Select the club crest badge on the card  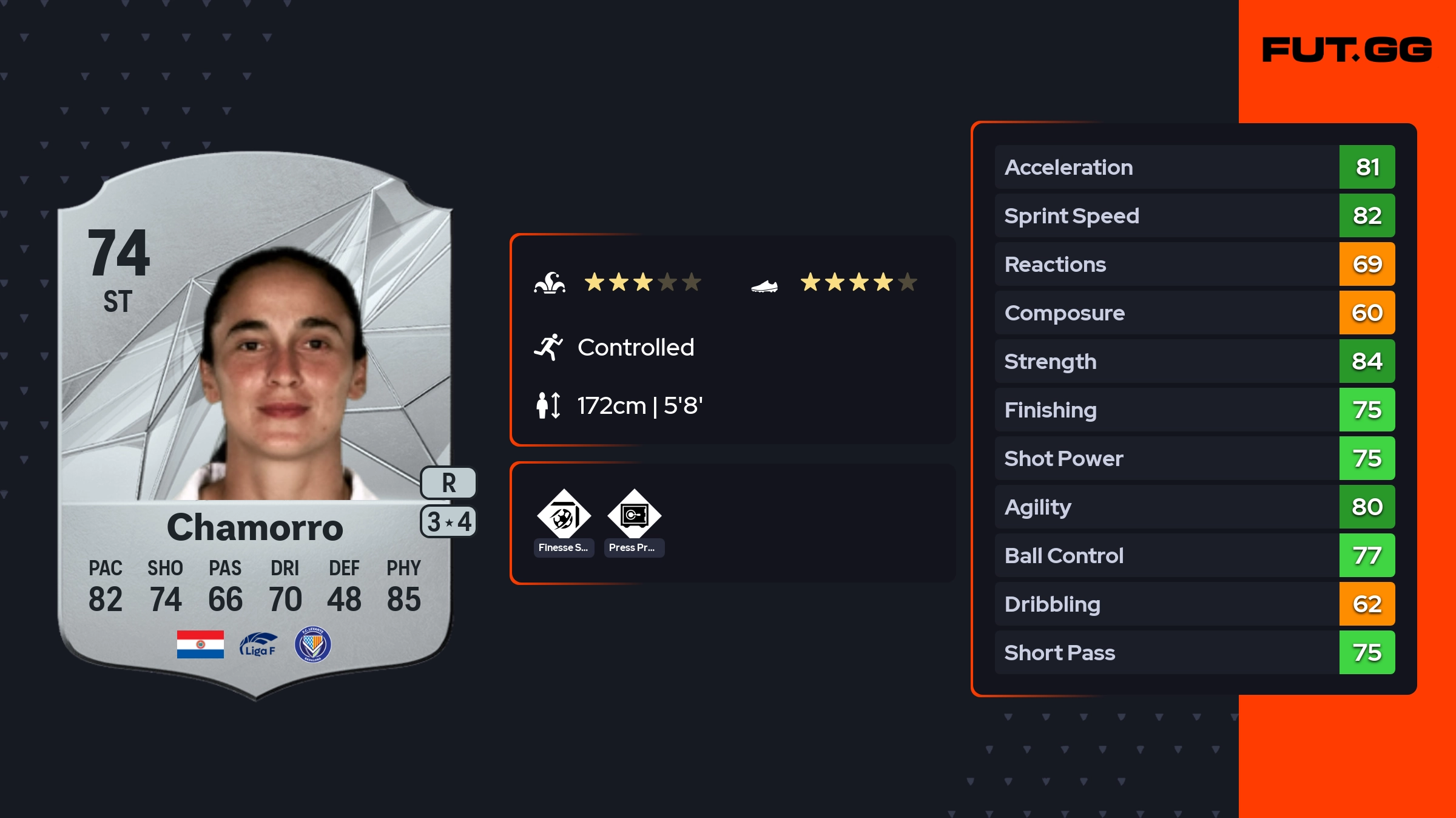pos(312,644)
